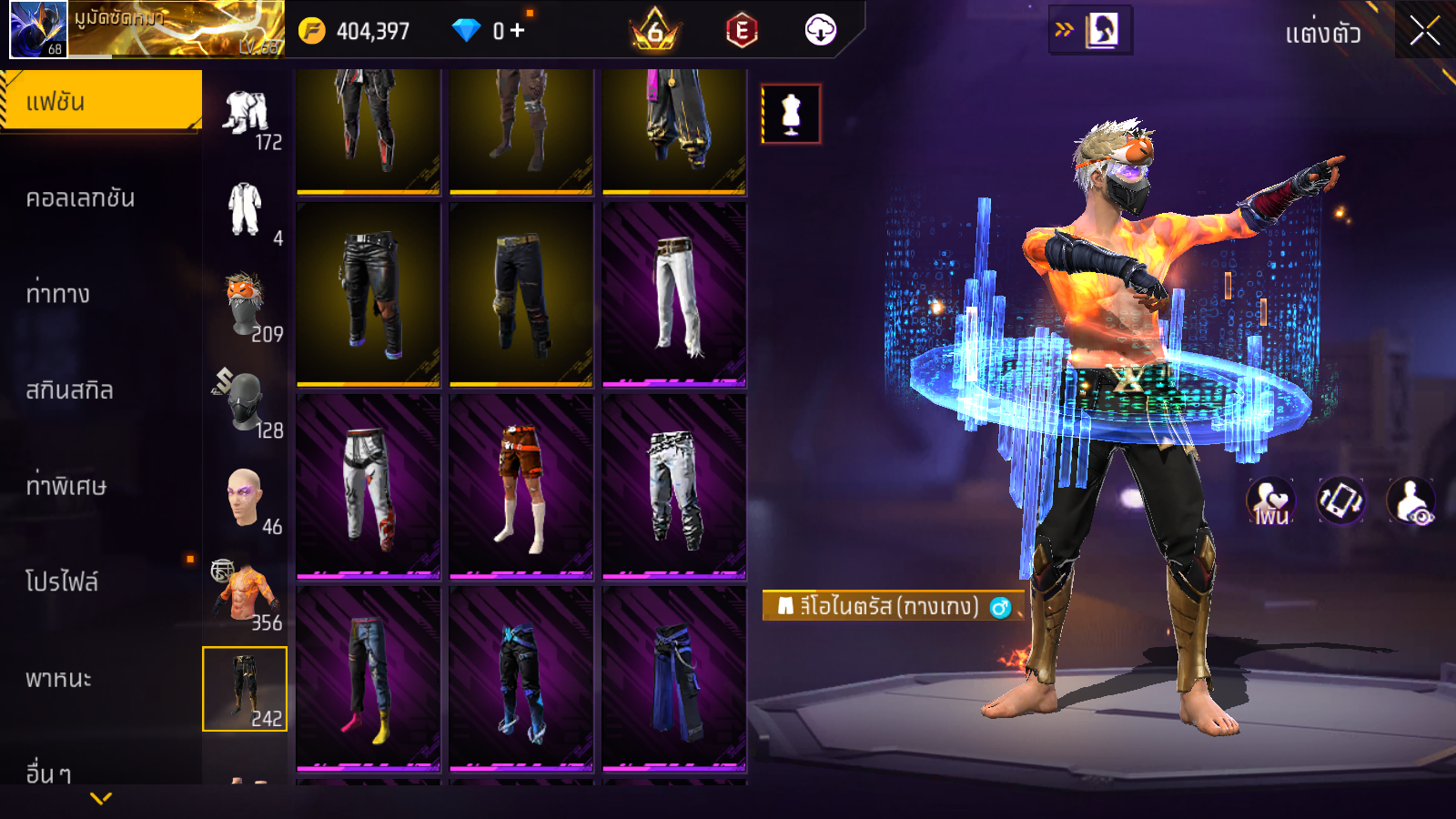The width and height of the screenshot is (1456, 819).
Task: Switch to the ท่าทาง tab
Action: coord(58,294)
